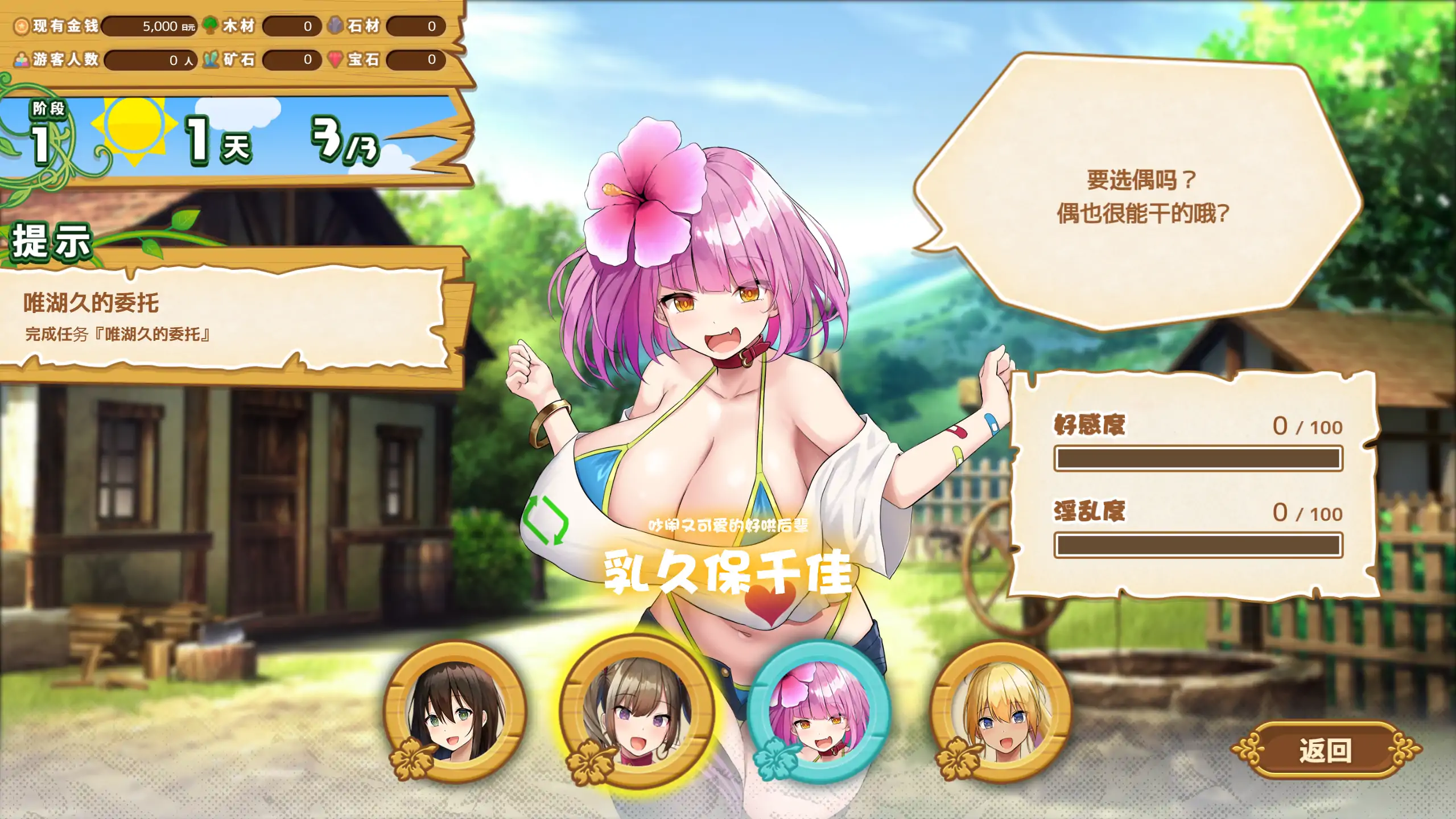The width and height of the screenshot is (1456, 819).
Task: Select the tree icon beside 木材
Action: tap(211, 26)
